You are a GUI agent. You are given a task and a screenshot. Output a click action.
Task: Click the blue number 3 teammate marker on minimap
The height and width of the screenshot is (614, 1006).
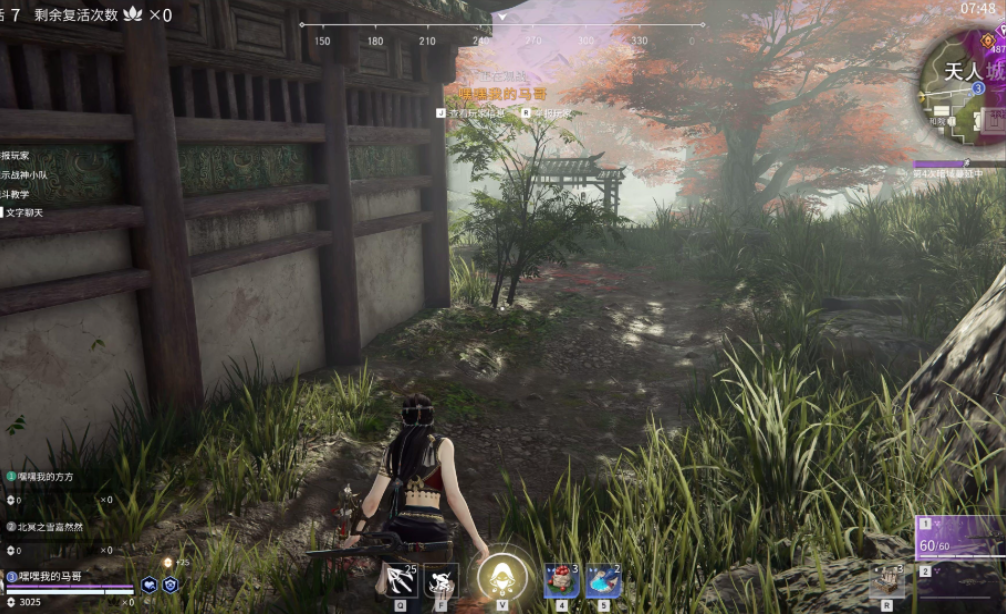978,88
